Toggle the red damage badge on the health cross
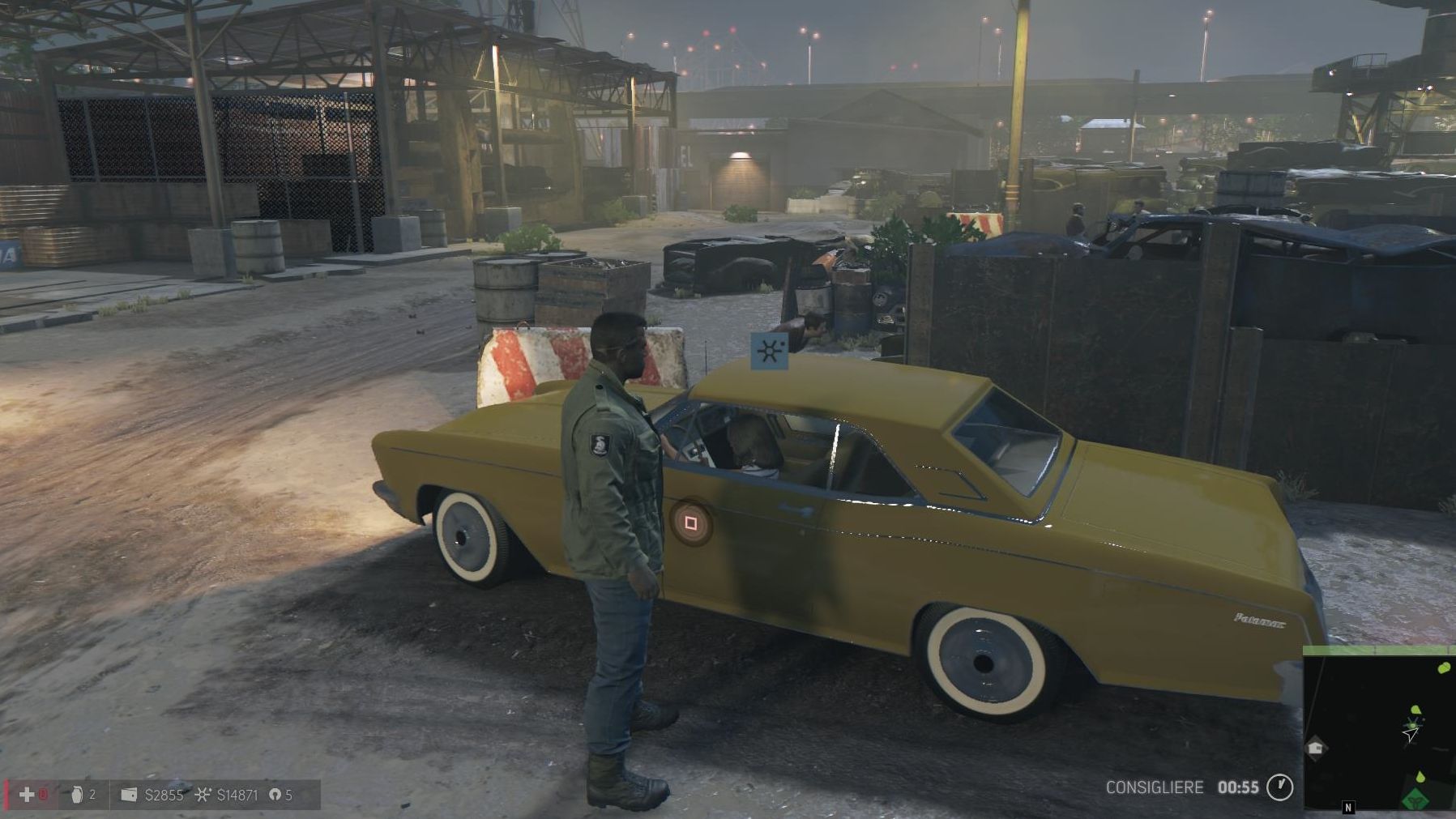The image size is (1456, 819). click(x=44, y=794)
